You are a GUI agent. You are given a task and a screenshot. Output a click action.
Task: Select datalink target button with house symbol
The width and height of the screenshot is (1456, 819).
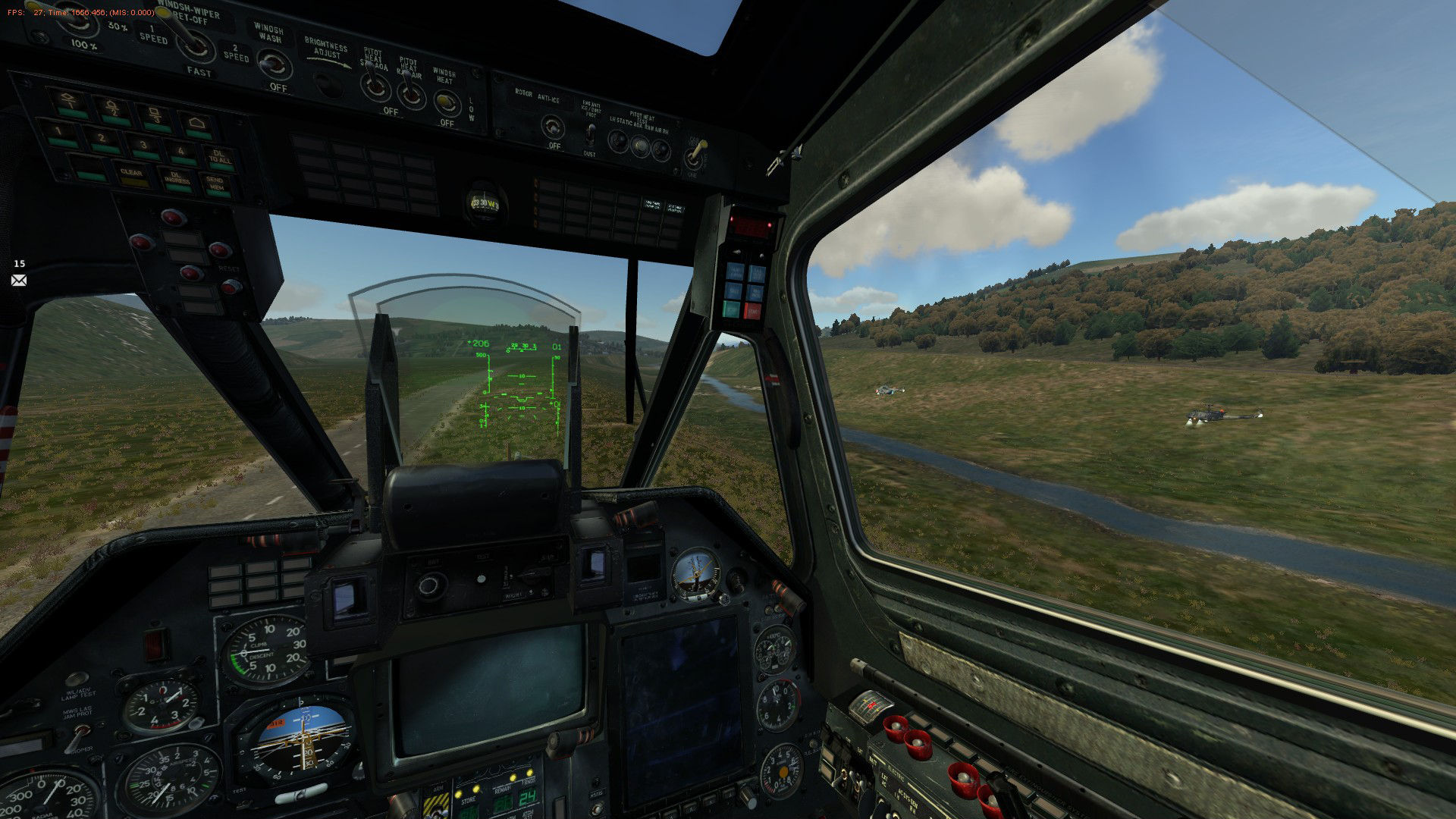coord(196,124)
